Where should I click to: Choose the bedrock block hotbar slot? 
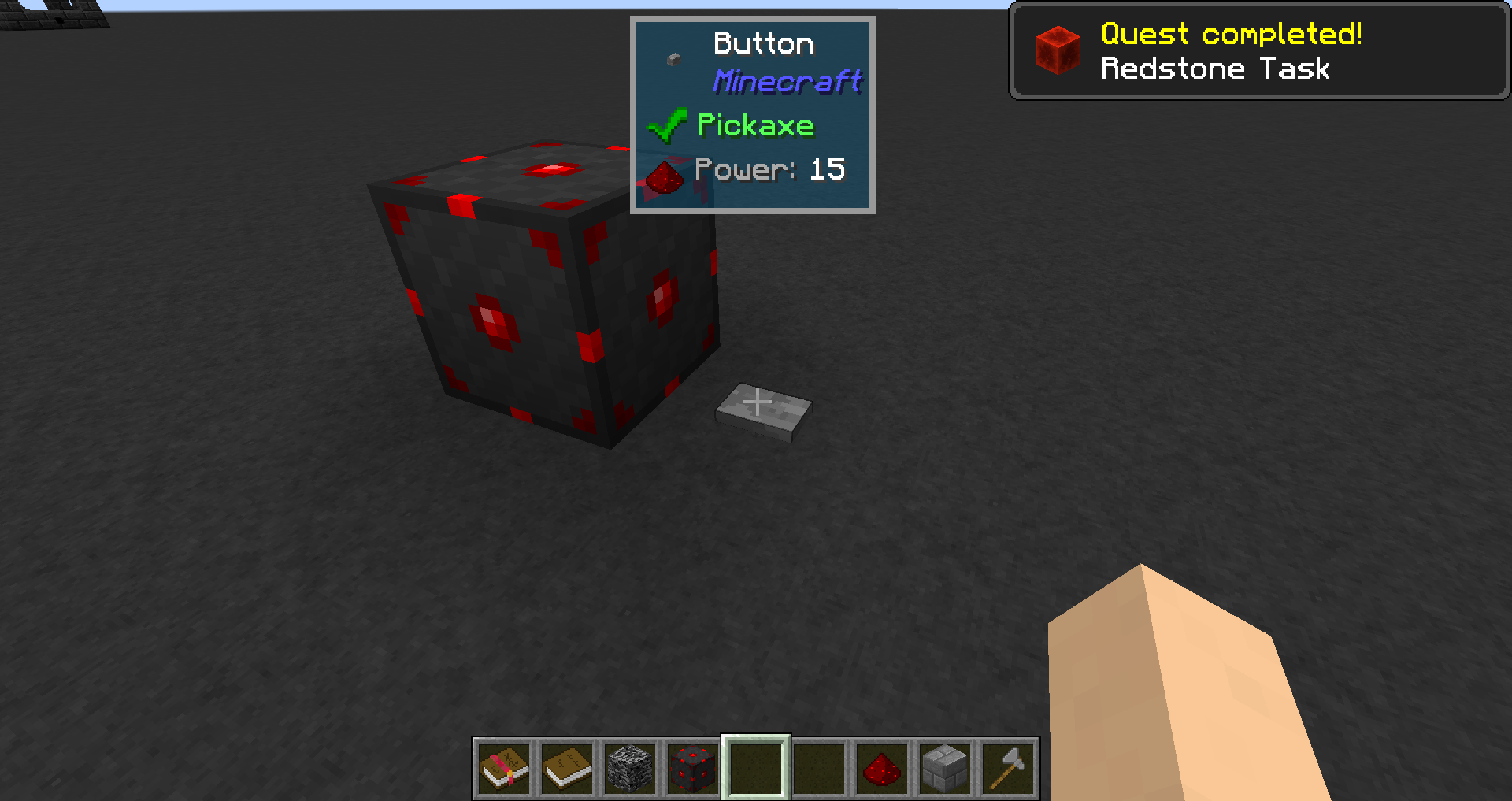click(x=630, y=768)
